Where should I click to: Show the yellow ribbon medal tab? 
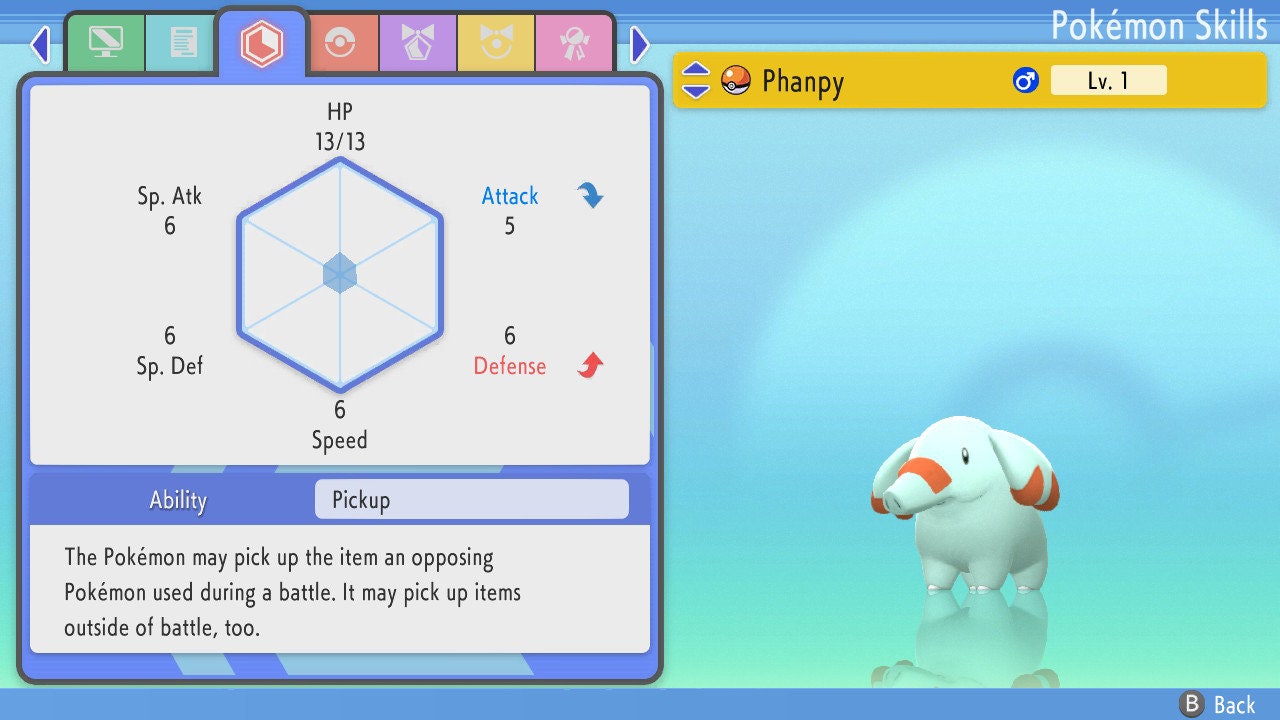coord(495,44)
